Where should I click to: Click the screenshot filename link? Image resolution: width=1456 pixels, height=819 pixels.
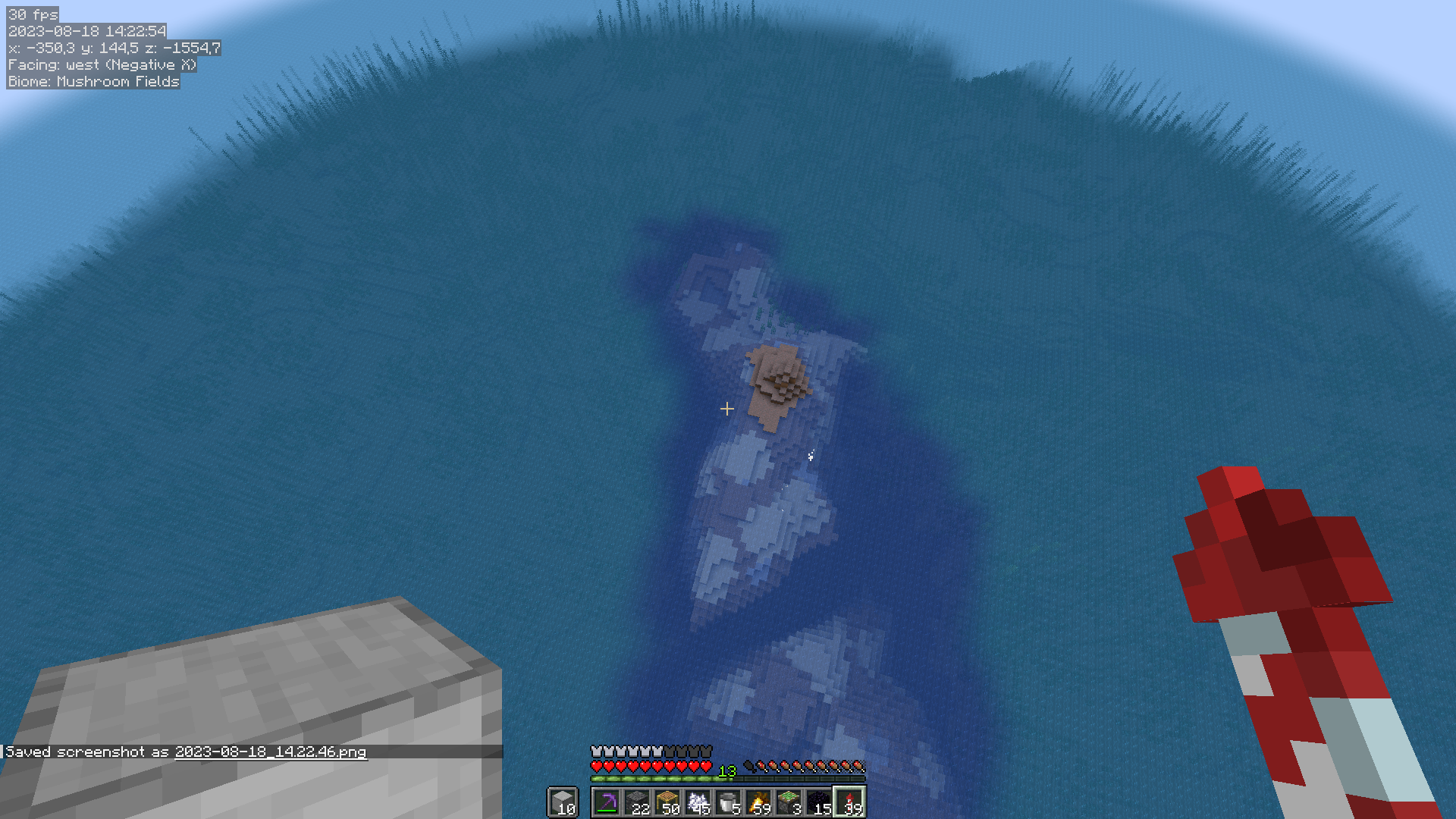270,752
